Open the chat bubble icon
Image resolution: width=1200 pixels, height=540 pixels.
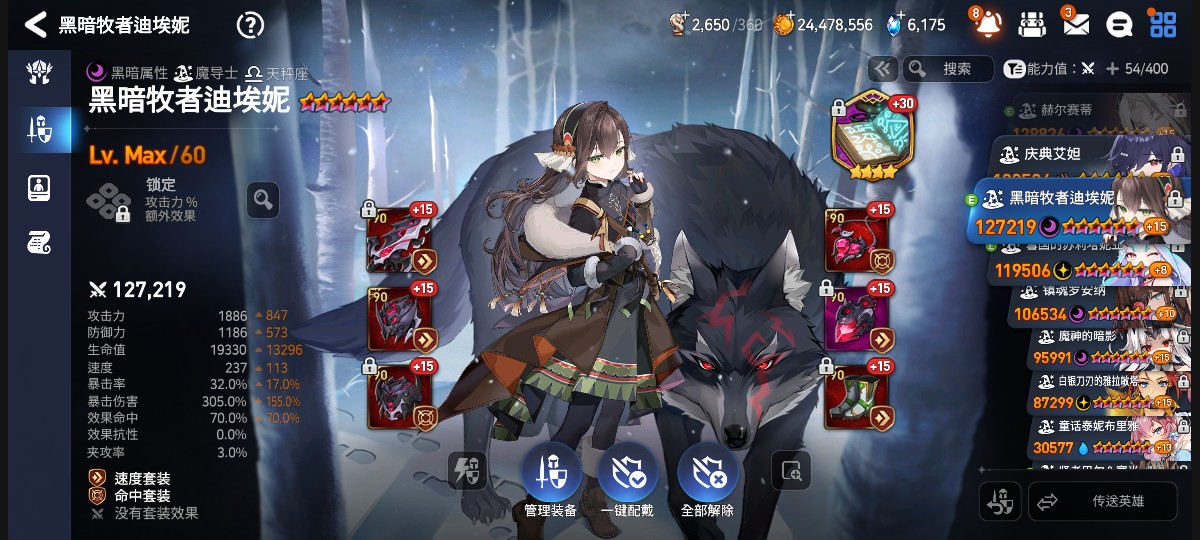(x=1120, y=24)
